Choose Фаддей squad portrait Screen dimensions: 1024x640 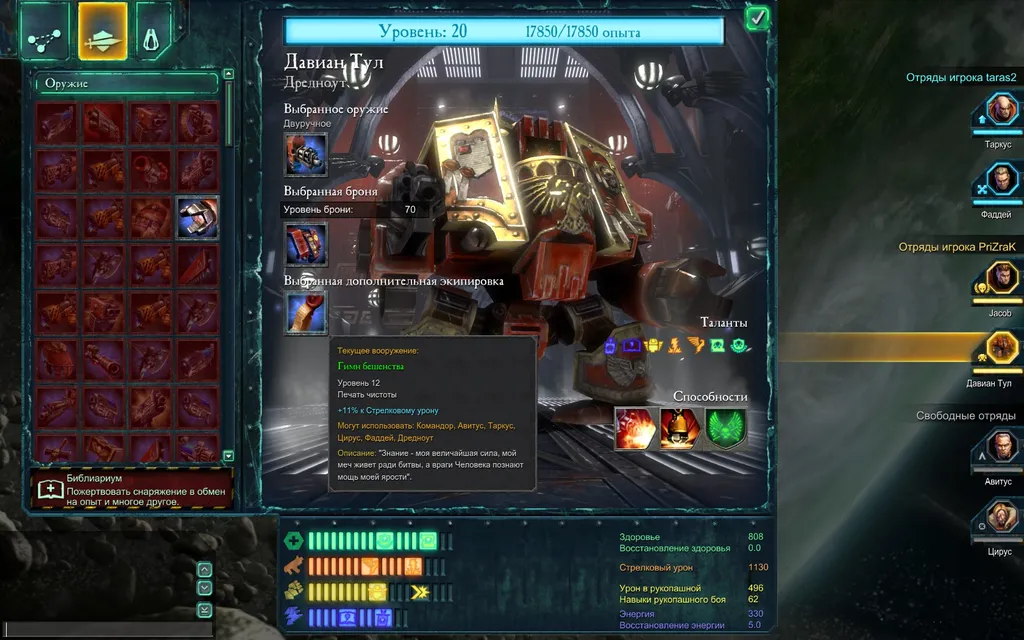998,183
